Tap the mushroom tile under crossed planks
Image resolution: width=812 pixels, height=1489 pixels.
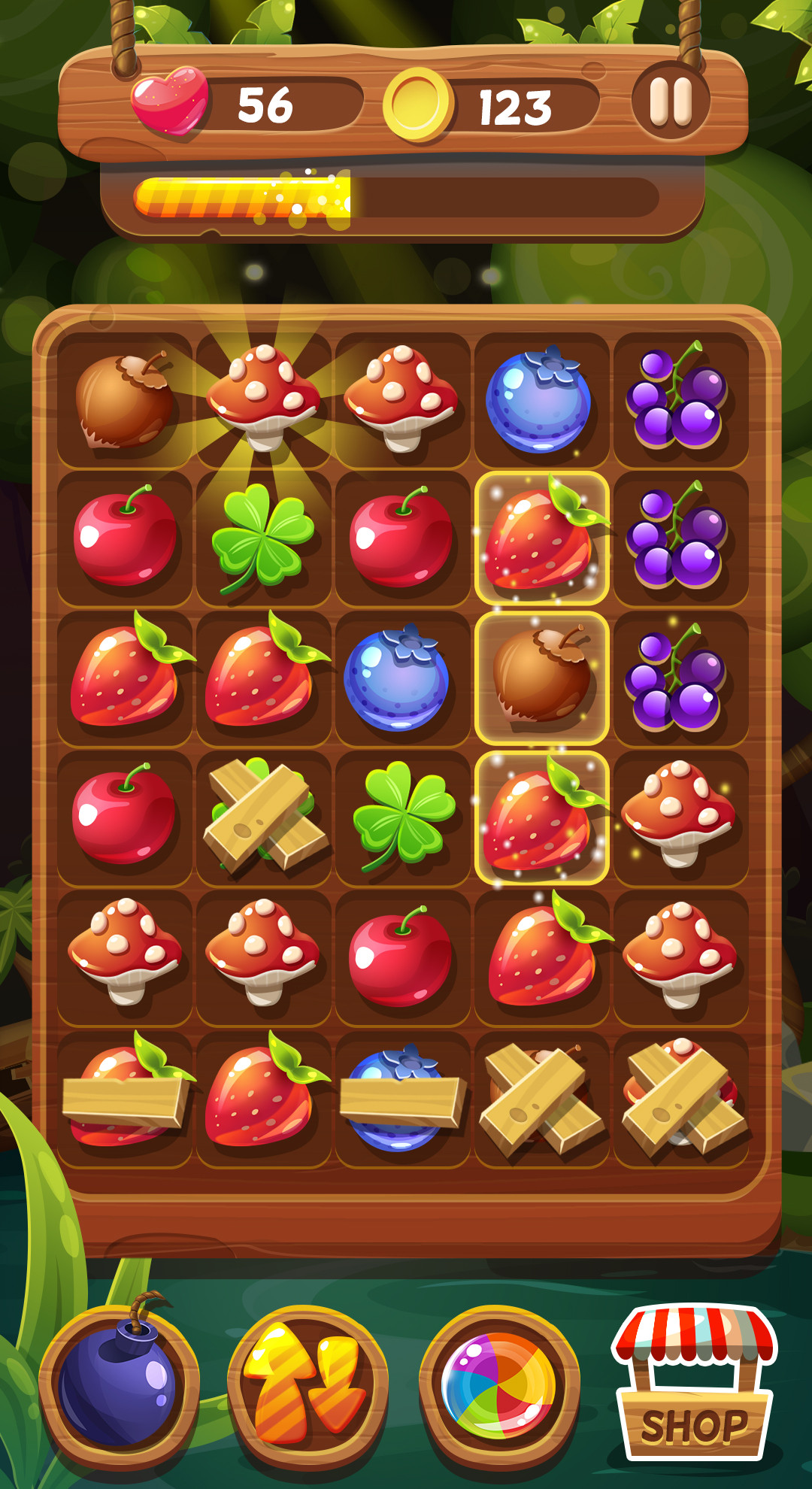[x=681, y=1099]
